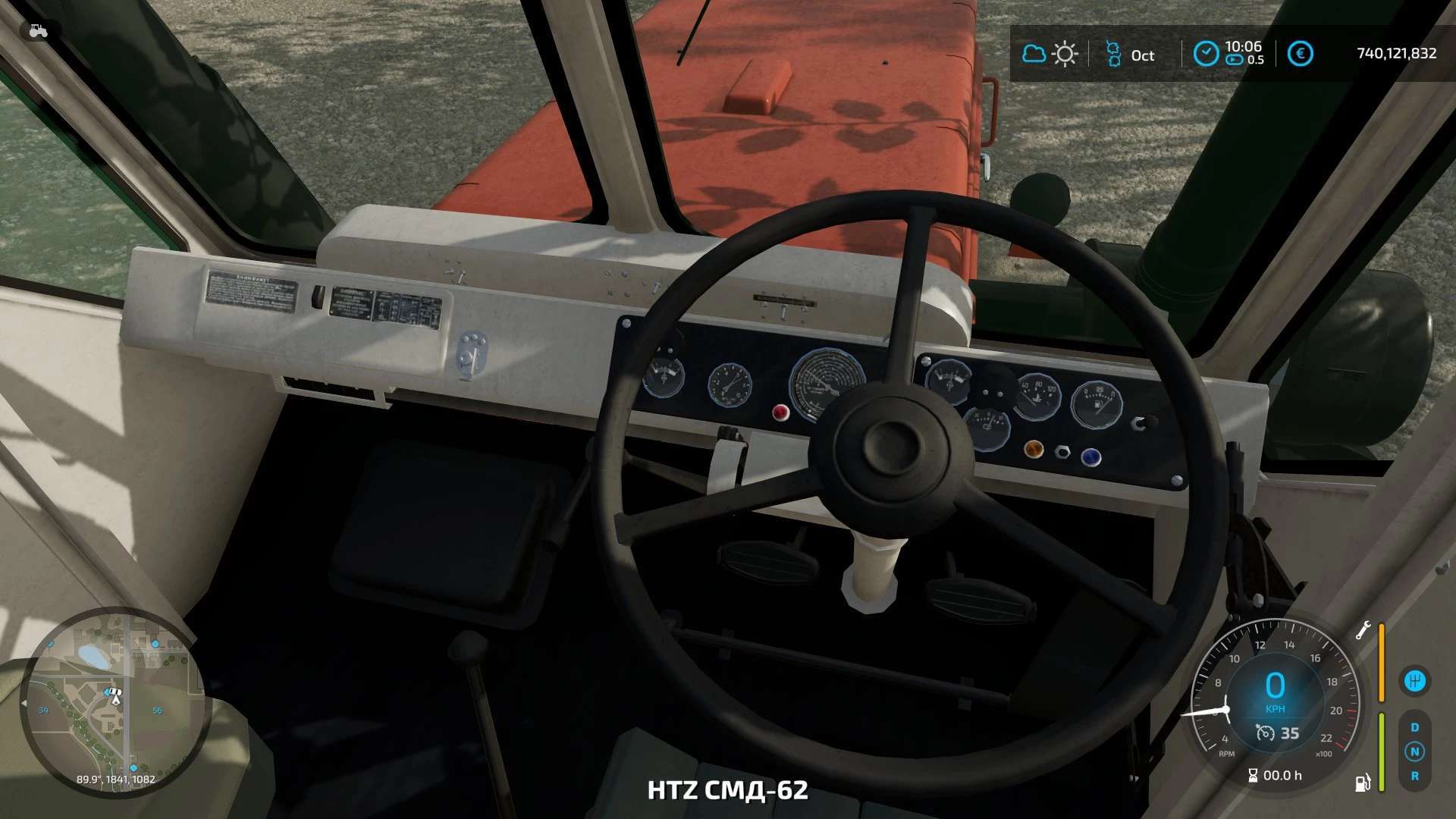Image resolution: width=1456 pixels, height=819 pixels.
Task: Click the blue gearbox shifter icon
Action: [x=1414, y=680]
